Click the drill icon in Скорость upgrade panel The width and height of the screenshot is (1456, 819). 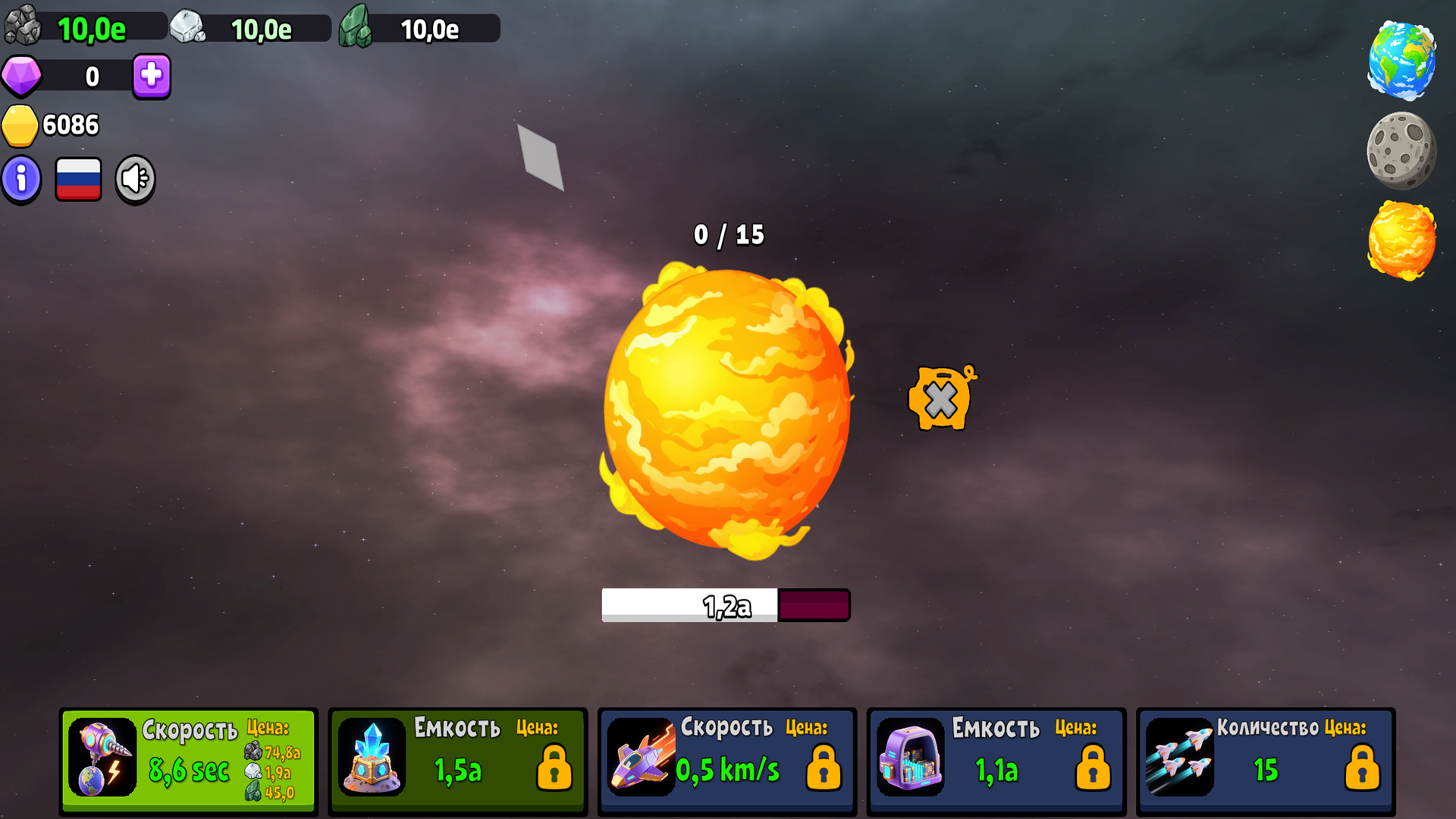point(101,758)
